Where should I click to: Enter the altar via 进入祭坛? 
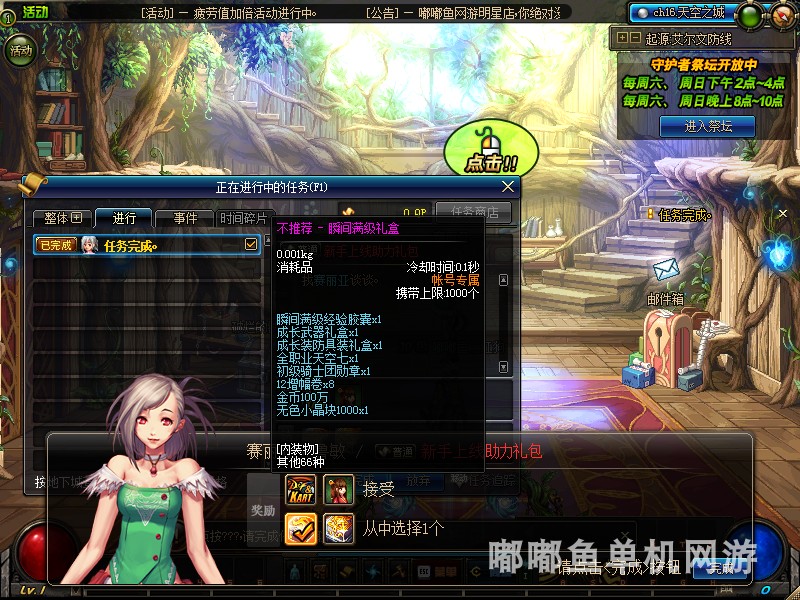click(708, 126)
